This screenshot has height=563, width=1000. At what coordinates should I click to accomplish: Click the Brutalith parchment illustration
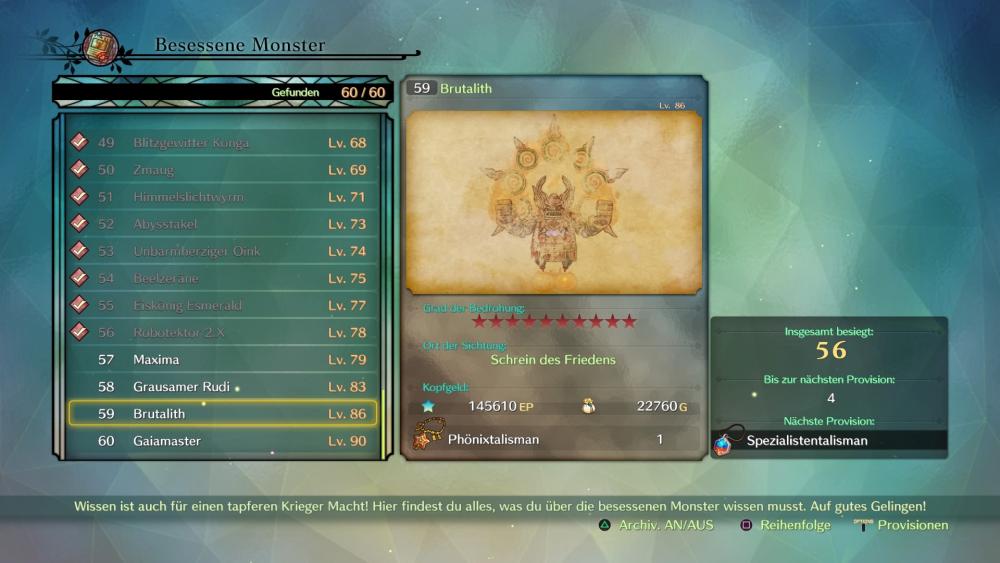point(553,202)
